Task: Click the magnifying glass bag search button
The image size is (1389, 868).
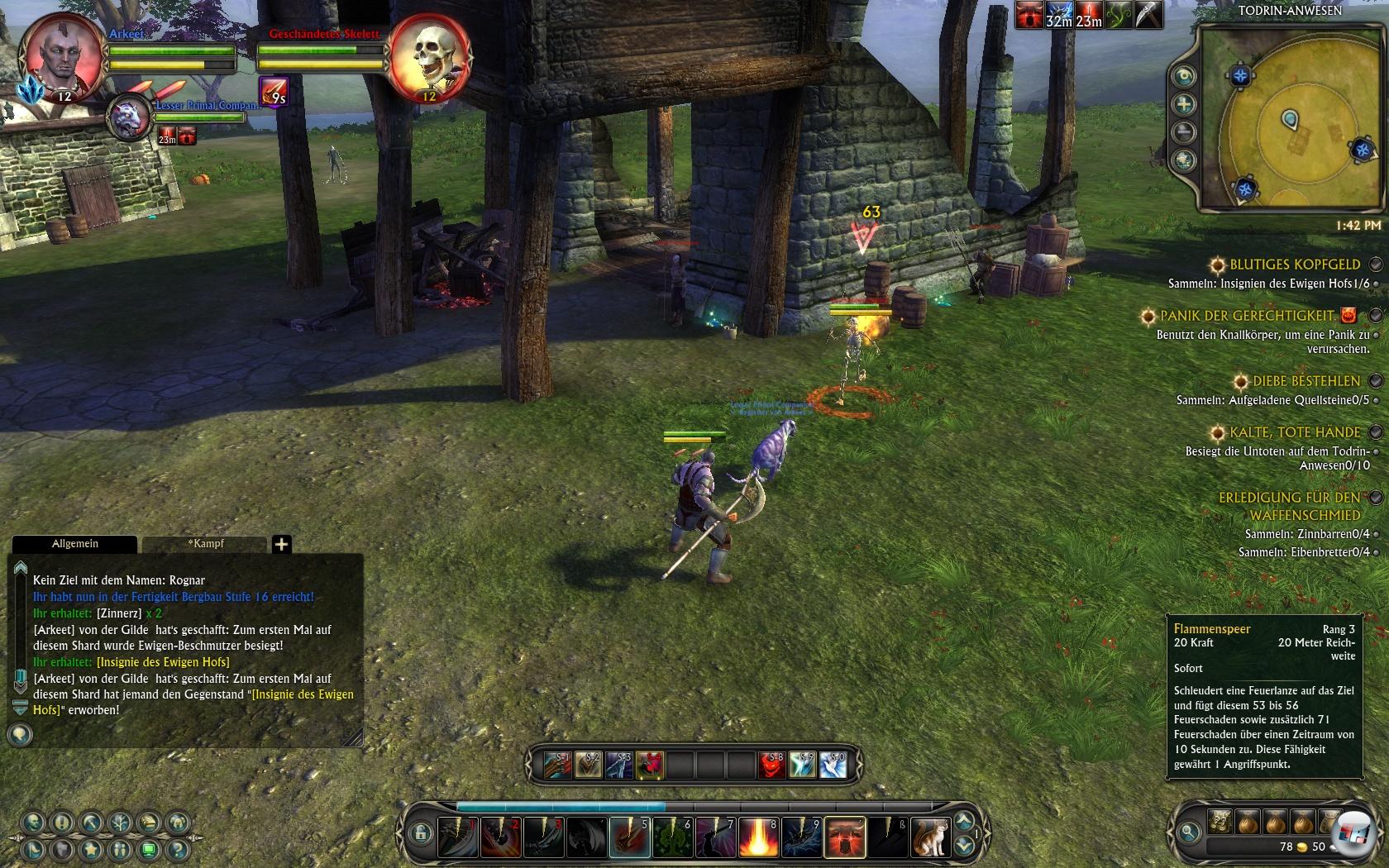Action: tap(1189, 832)
